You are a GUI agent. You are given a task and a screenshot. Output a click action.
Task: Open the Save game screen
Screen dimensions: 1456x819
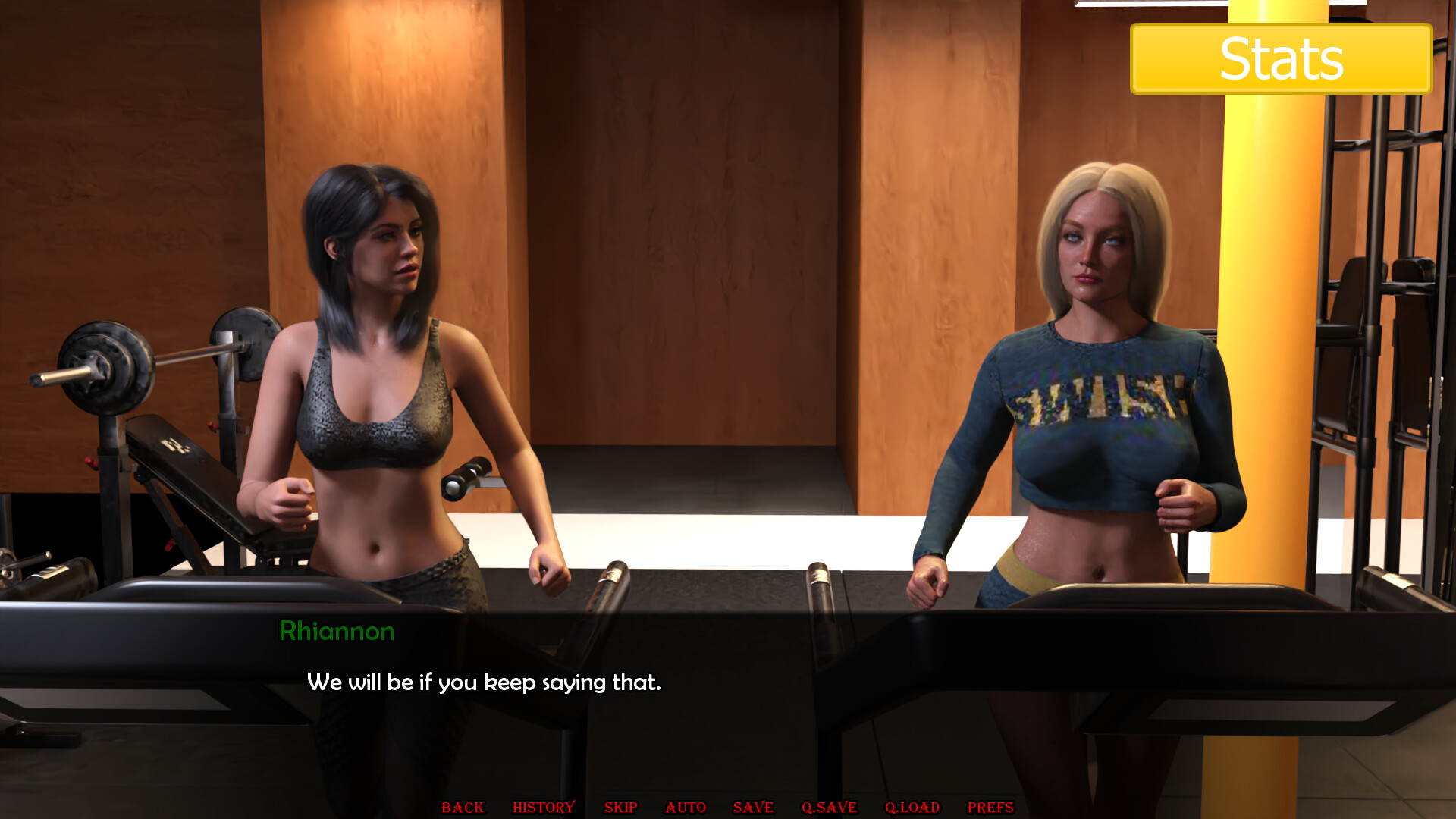(x=753, y=808)
